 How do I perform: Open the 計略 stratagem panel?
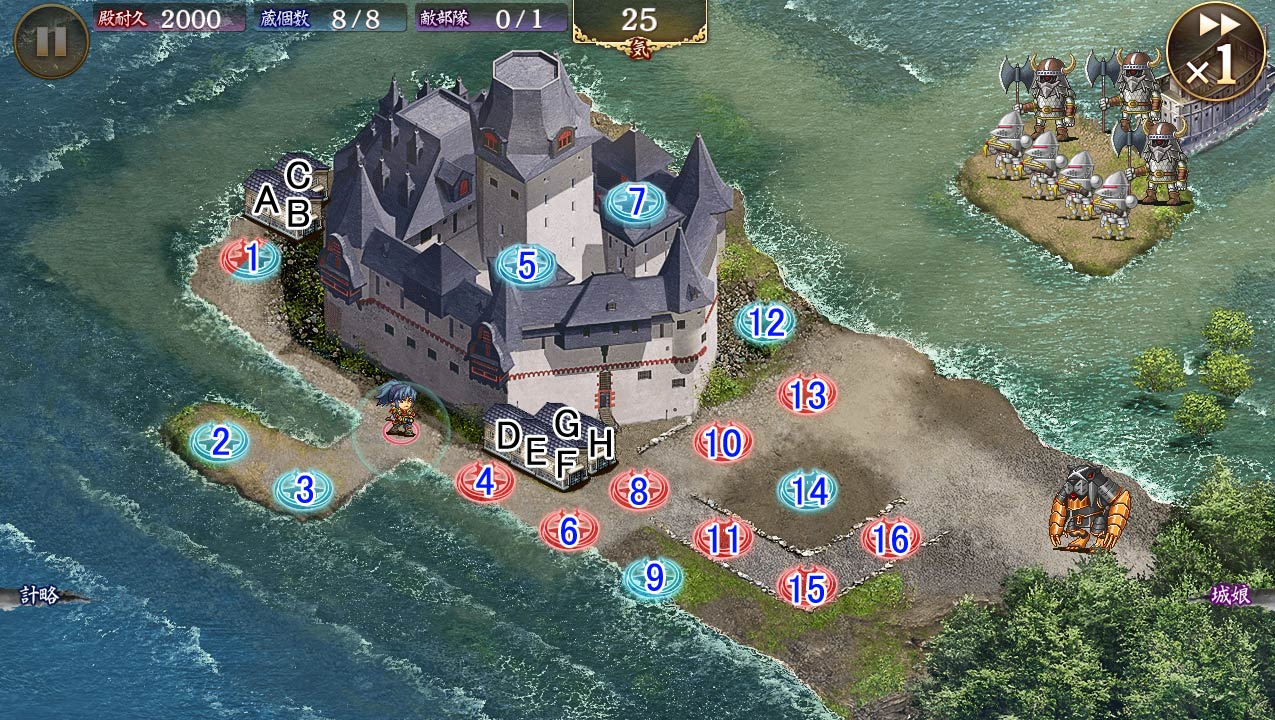pyautogui.click(x=42, y=596)
